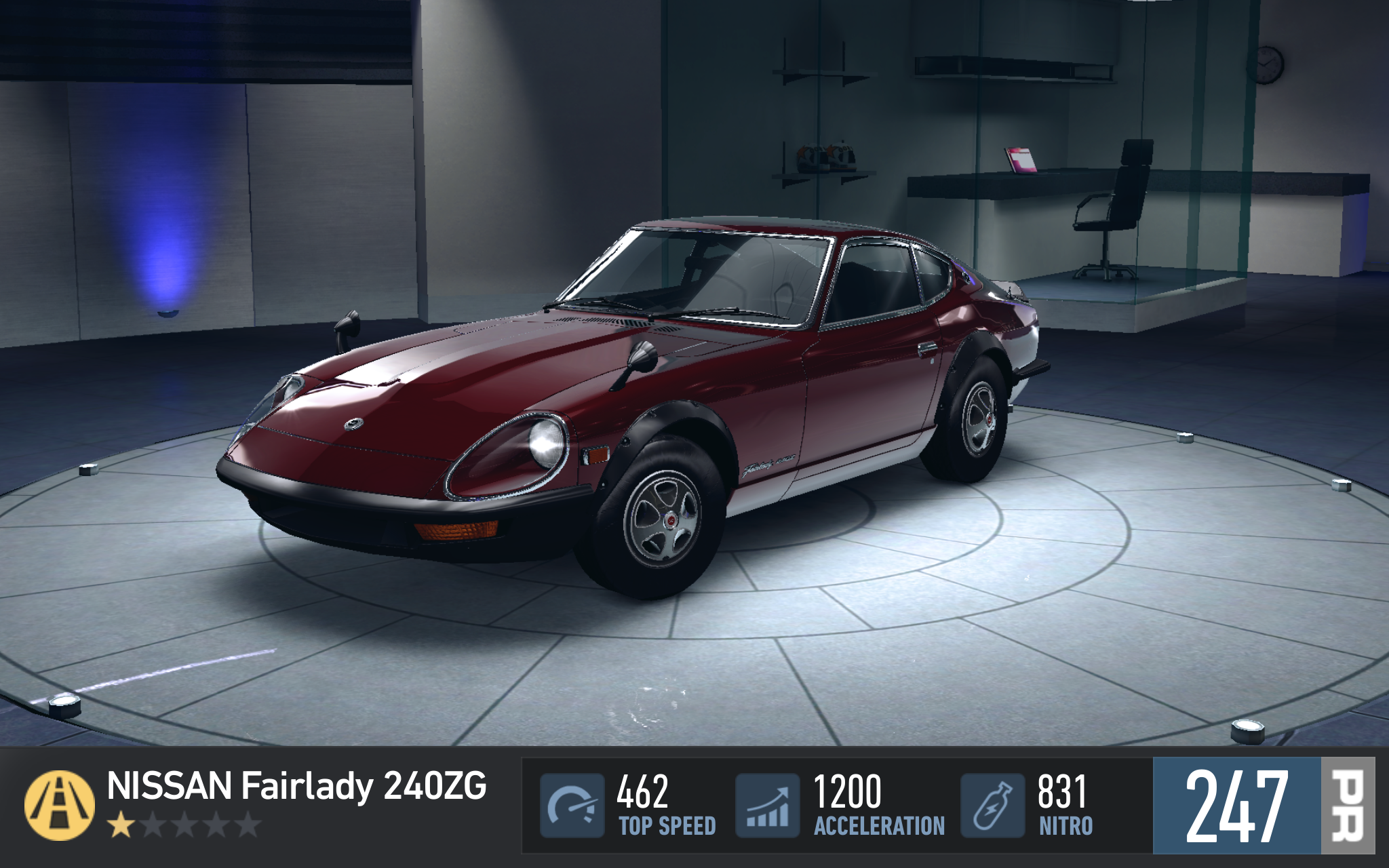Open the Acceleration chart icon
This screenshot has width=1389, height=868.
[x=768, y=805]
